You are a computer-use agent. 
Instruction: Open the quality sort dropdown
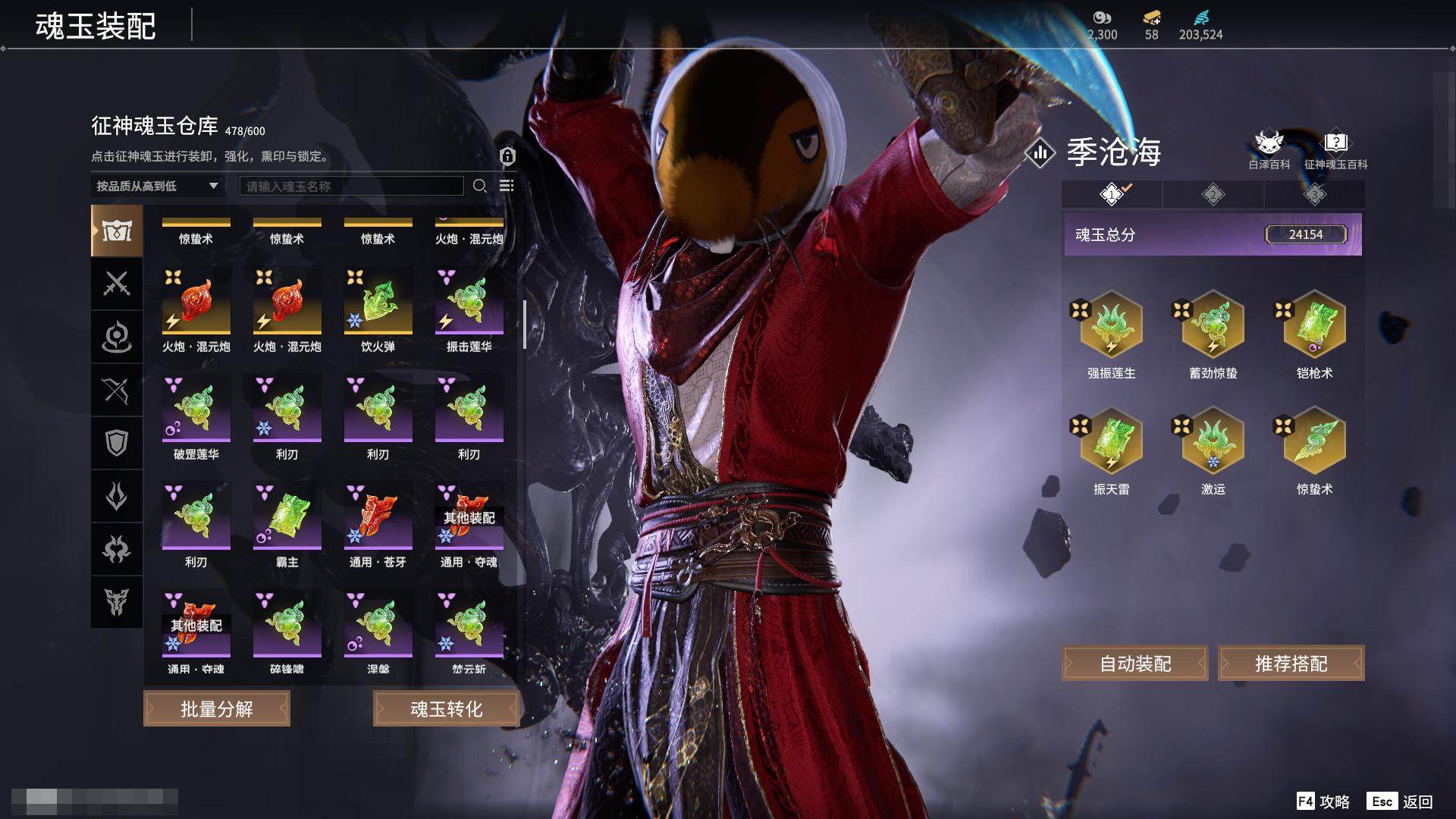[157, 186]
